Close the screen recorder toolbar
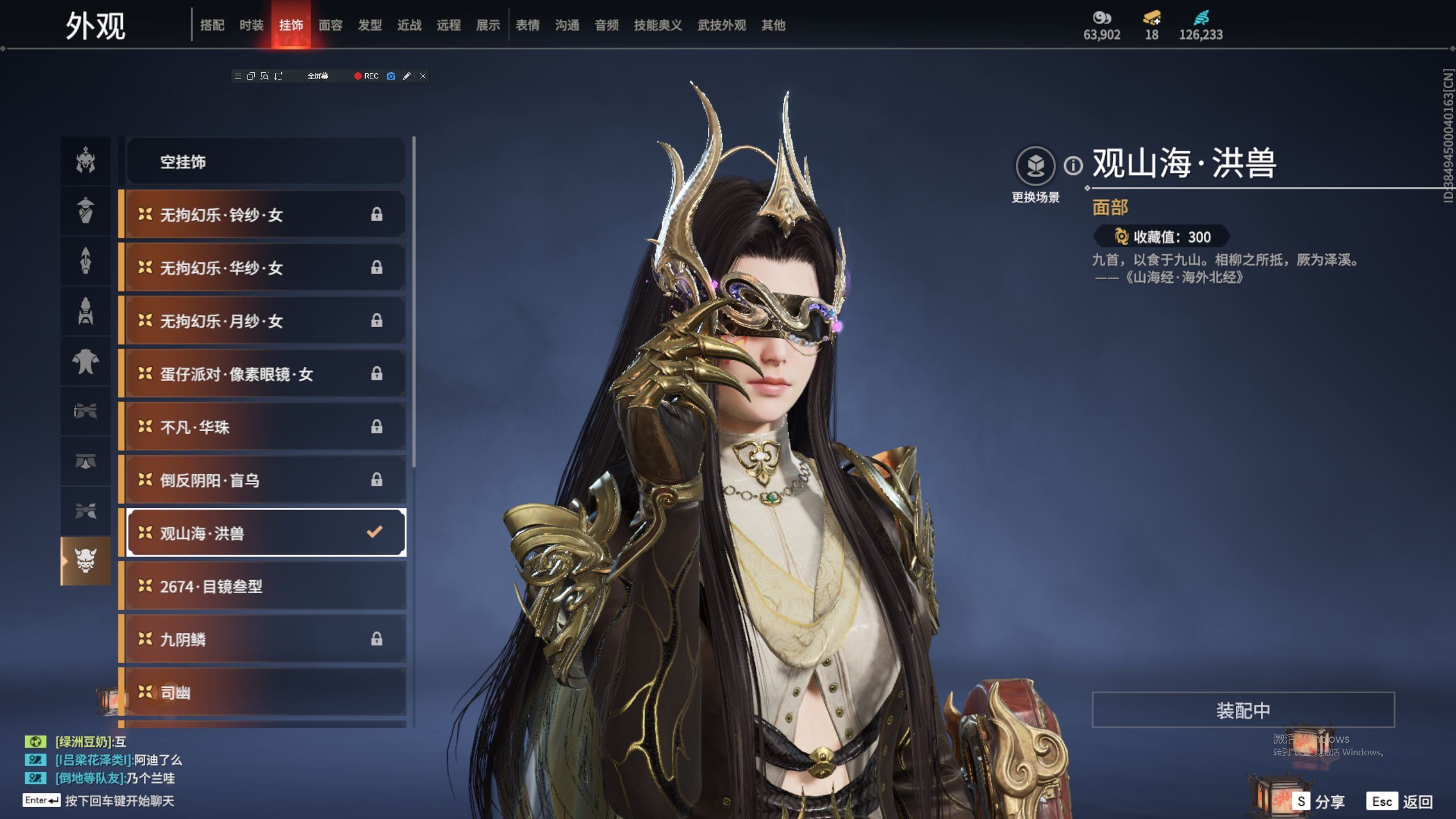Viewport: 1456px width, 819px height. [x=423, y=76]
